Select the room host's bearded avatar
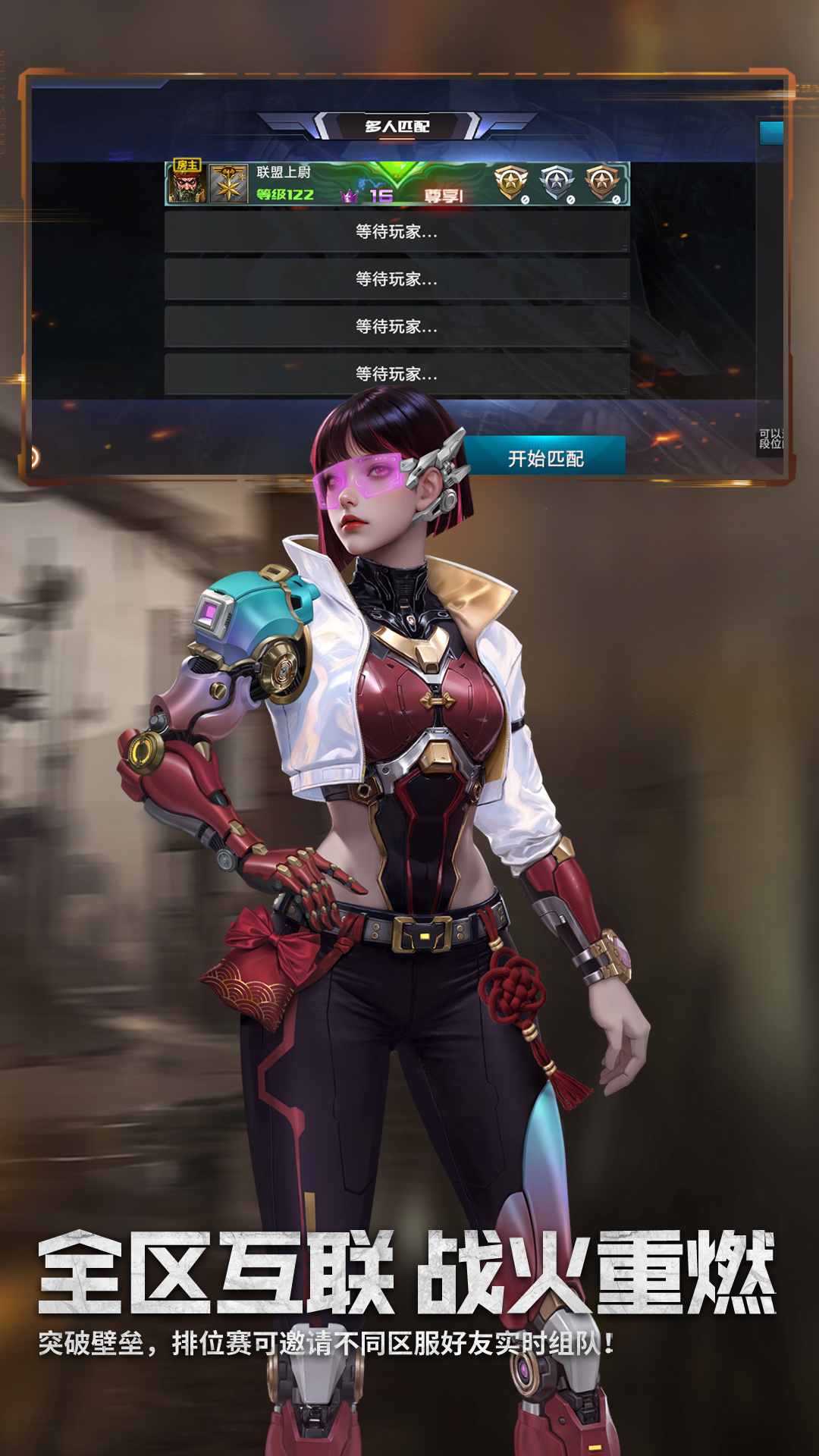The width and height of the screenshot is (819, 1456). click(187, 183)
